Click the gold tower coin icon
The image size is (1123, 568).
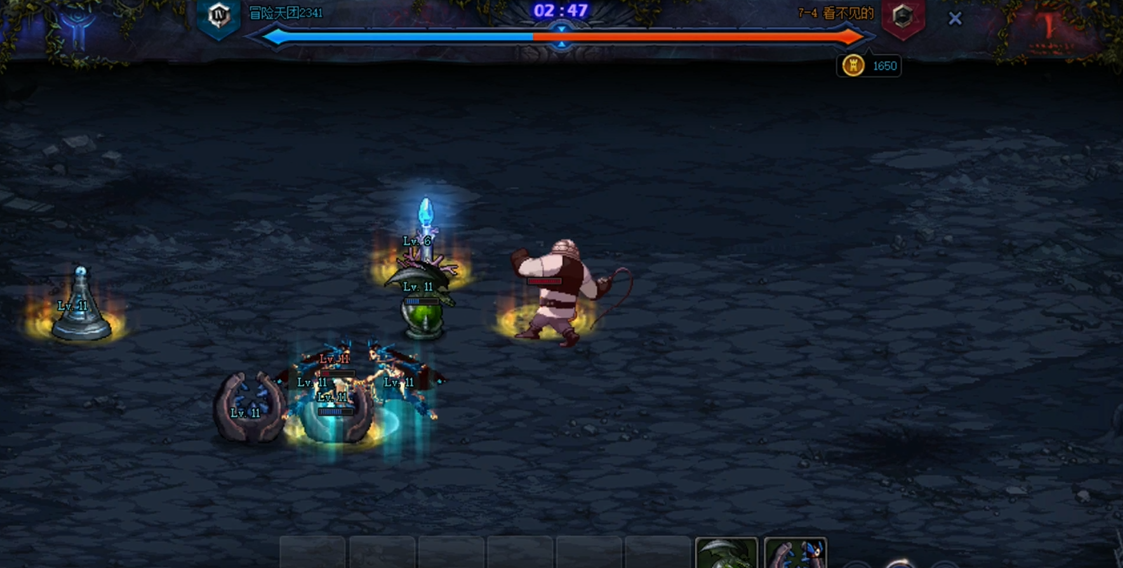coord(853,66)
